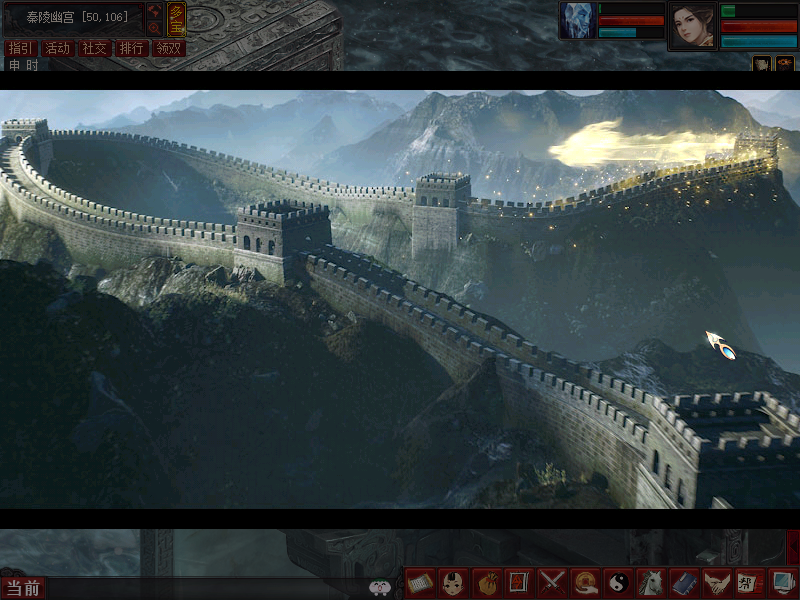Open the 多宝 treasure shop button
Image resolution: width=800 pixels, height=600 pixels.
[x=176, y=18]
